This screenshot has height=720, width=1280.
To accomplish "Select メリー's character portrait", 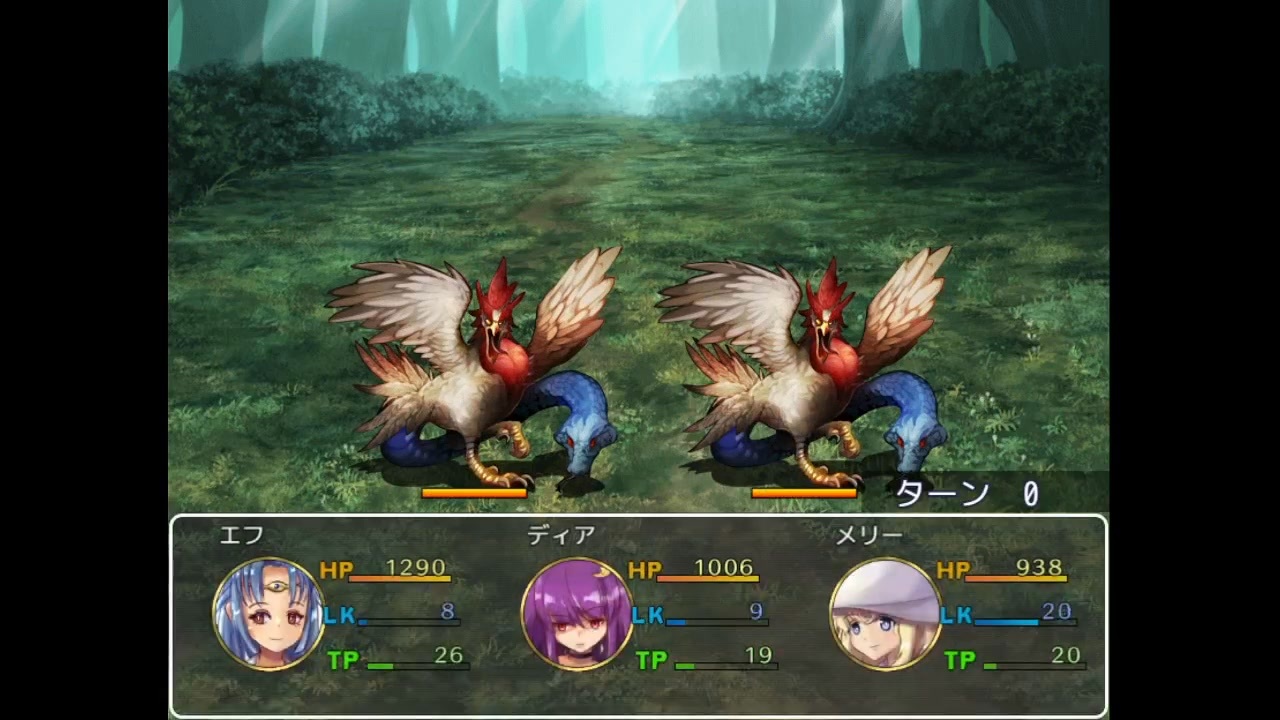I will 885,613.
